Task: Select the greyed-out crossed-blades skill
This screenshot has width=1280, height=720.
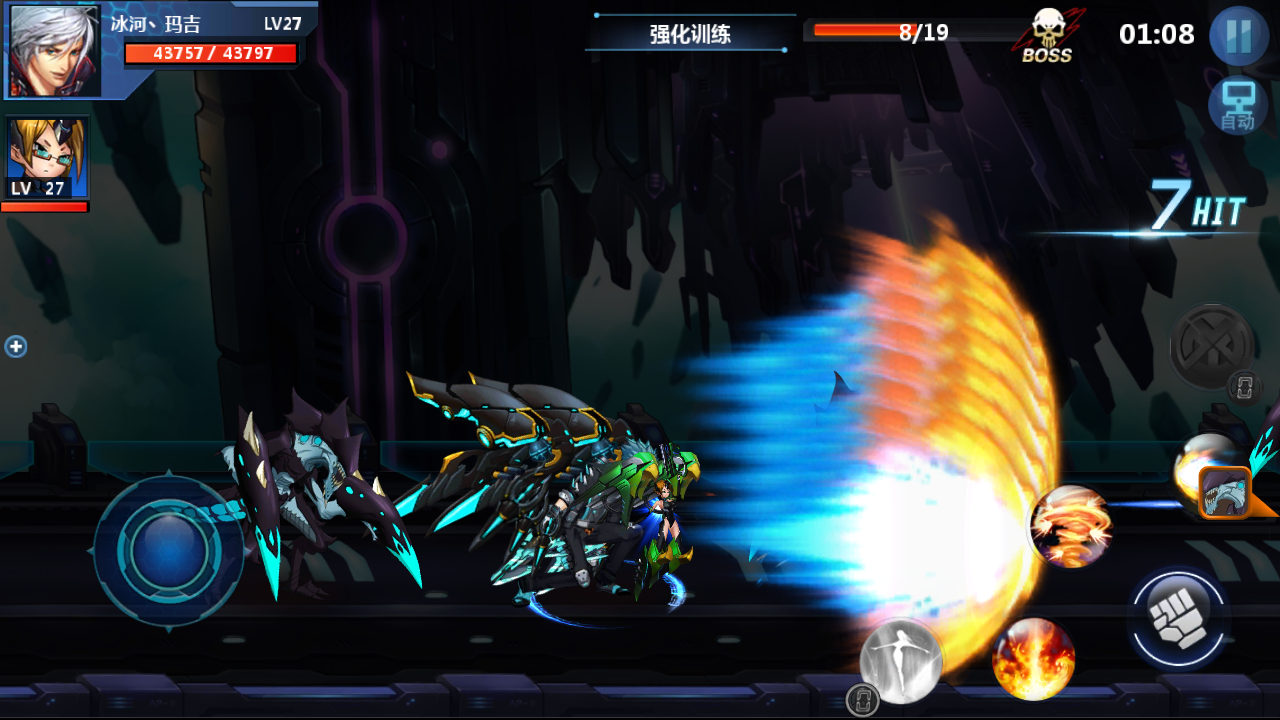Action: click(1211, 346)
